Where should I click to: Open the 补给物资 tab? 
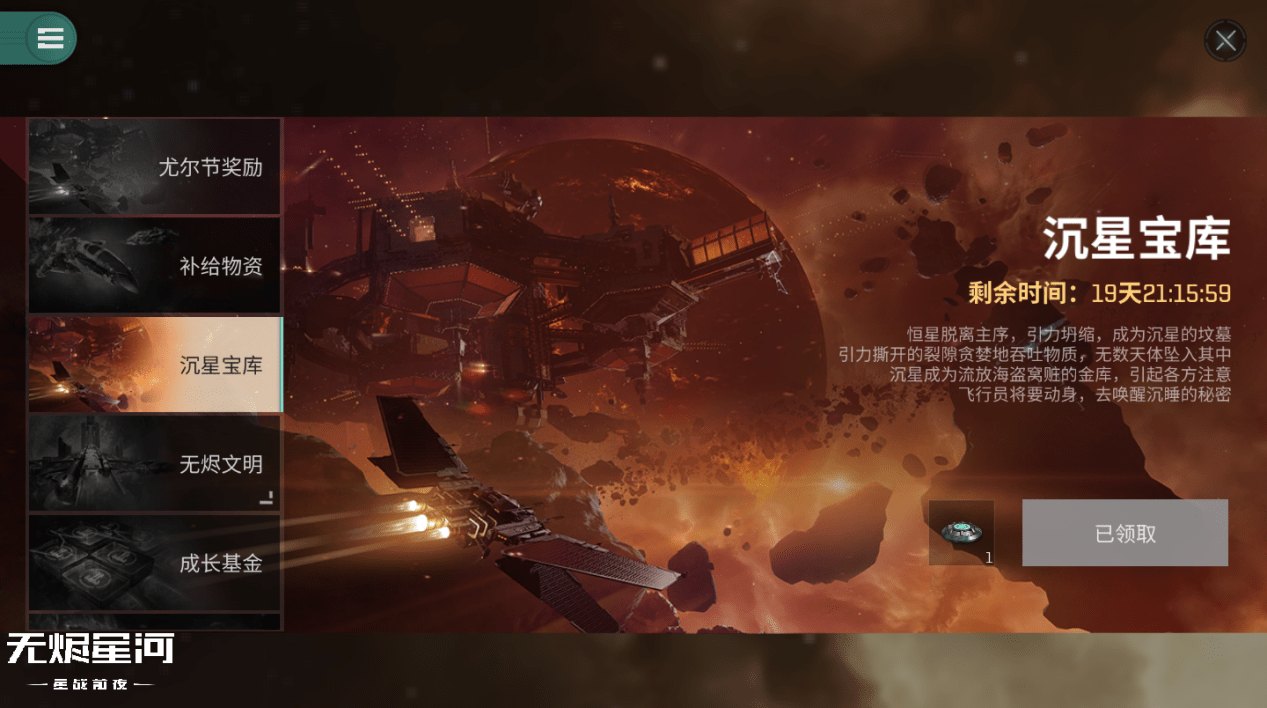point(154,266)
